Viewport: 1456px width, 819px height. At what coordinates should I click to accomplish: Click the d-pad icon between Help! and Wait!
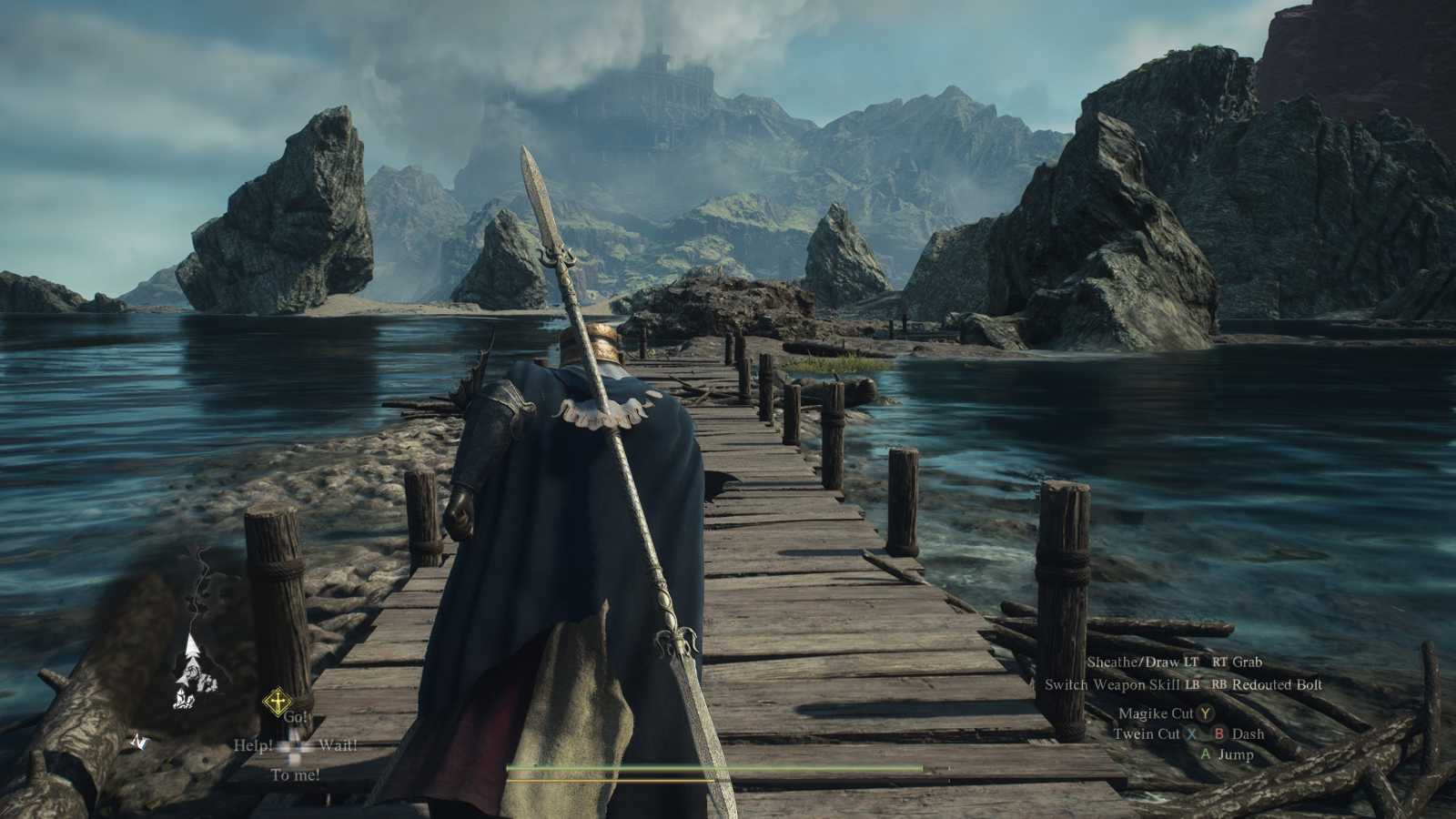[293, 748]
